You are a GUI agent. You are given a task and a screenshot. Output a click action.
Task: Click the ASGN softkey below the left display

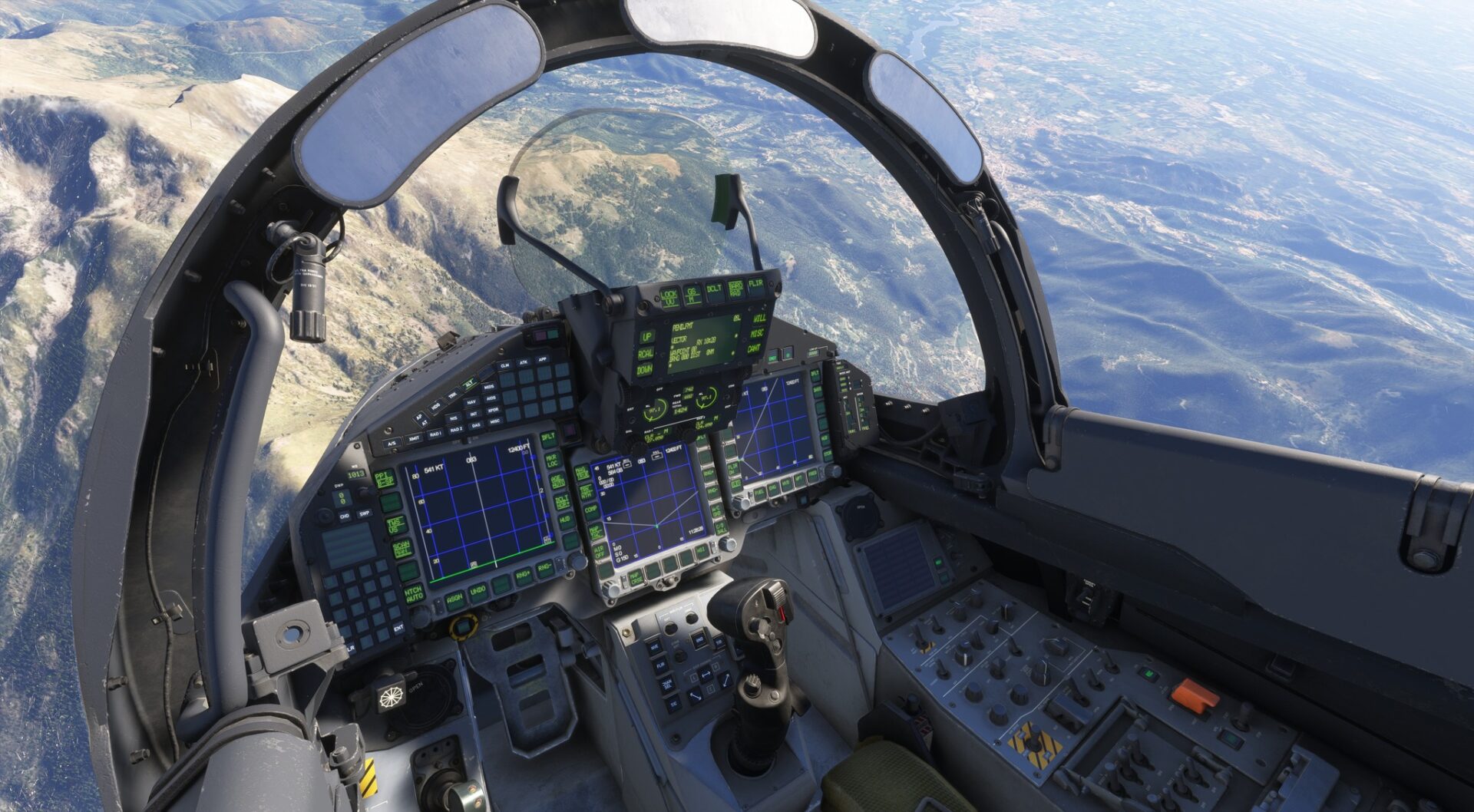(455, 598)
